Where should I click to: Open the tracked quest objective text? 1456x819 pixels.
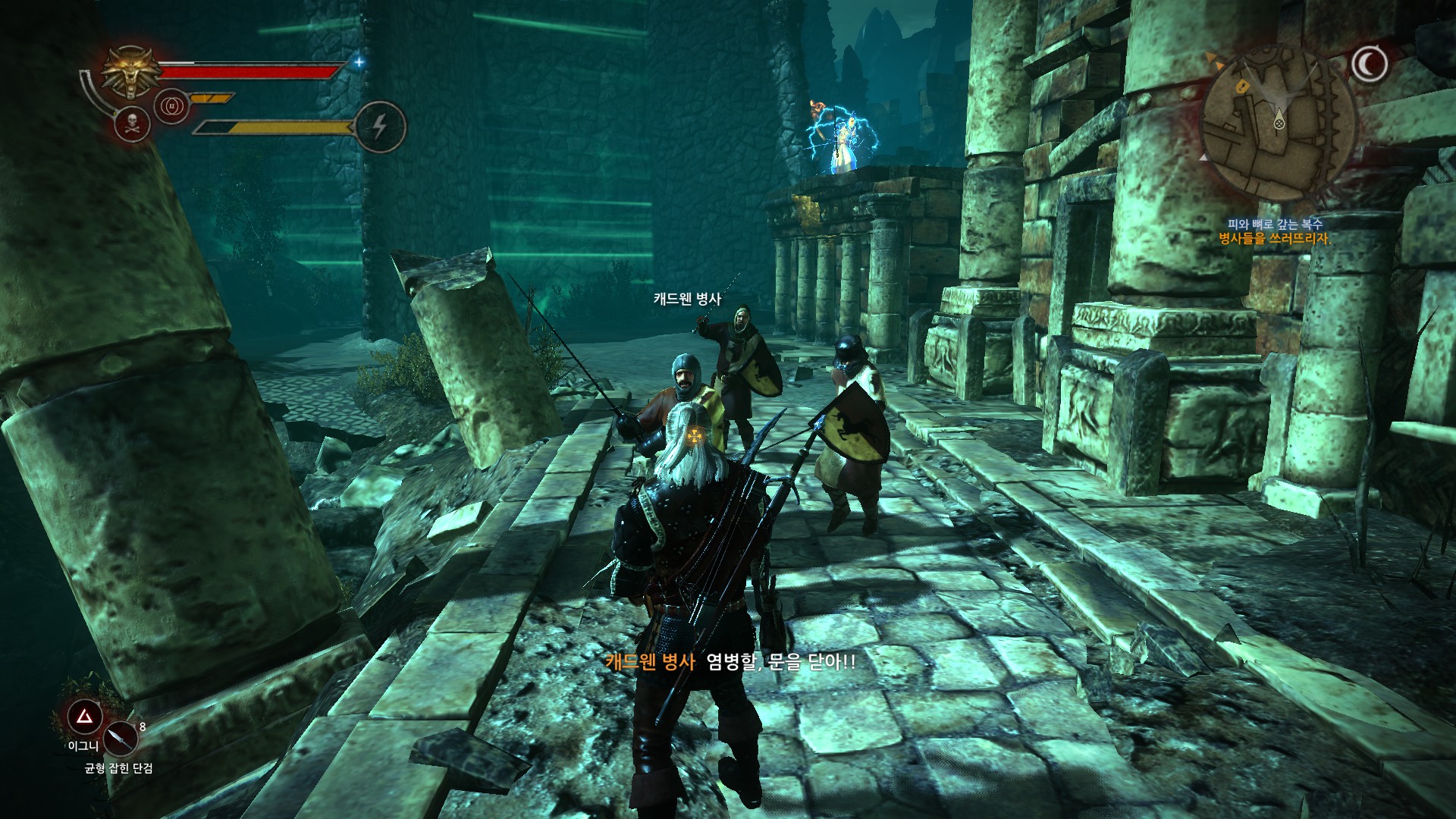point(1274,238)
